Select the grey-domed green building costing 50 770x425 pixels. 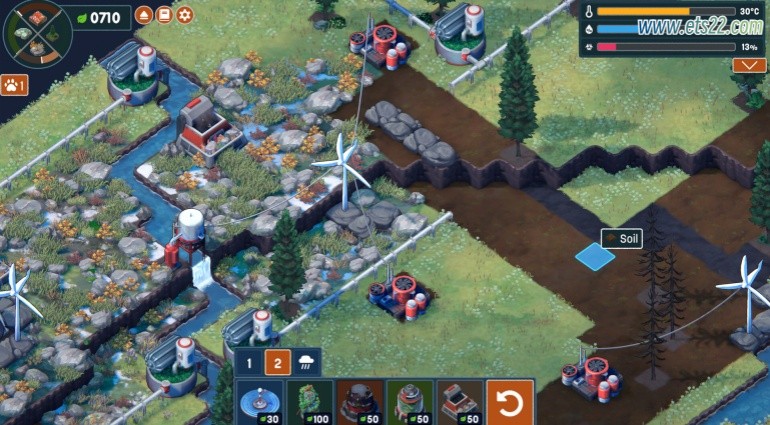(409, 402)
